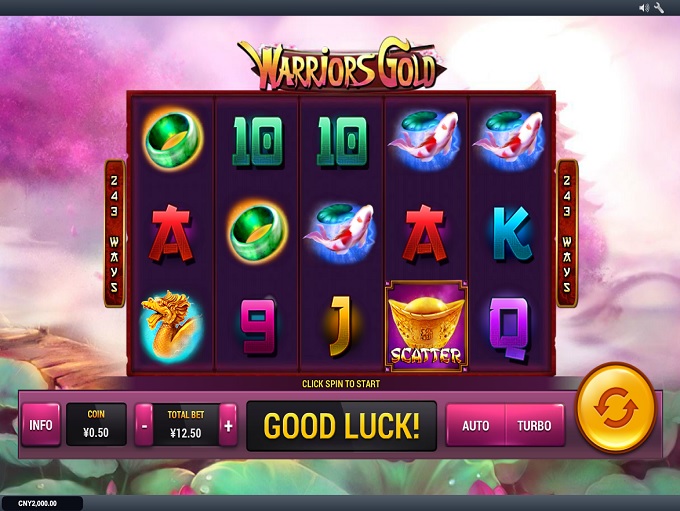Toggle TURBO spin mode

[534, 425]
